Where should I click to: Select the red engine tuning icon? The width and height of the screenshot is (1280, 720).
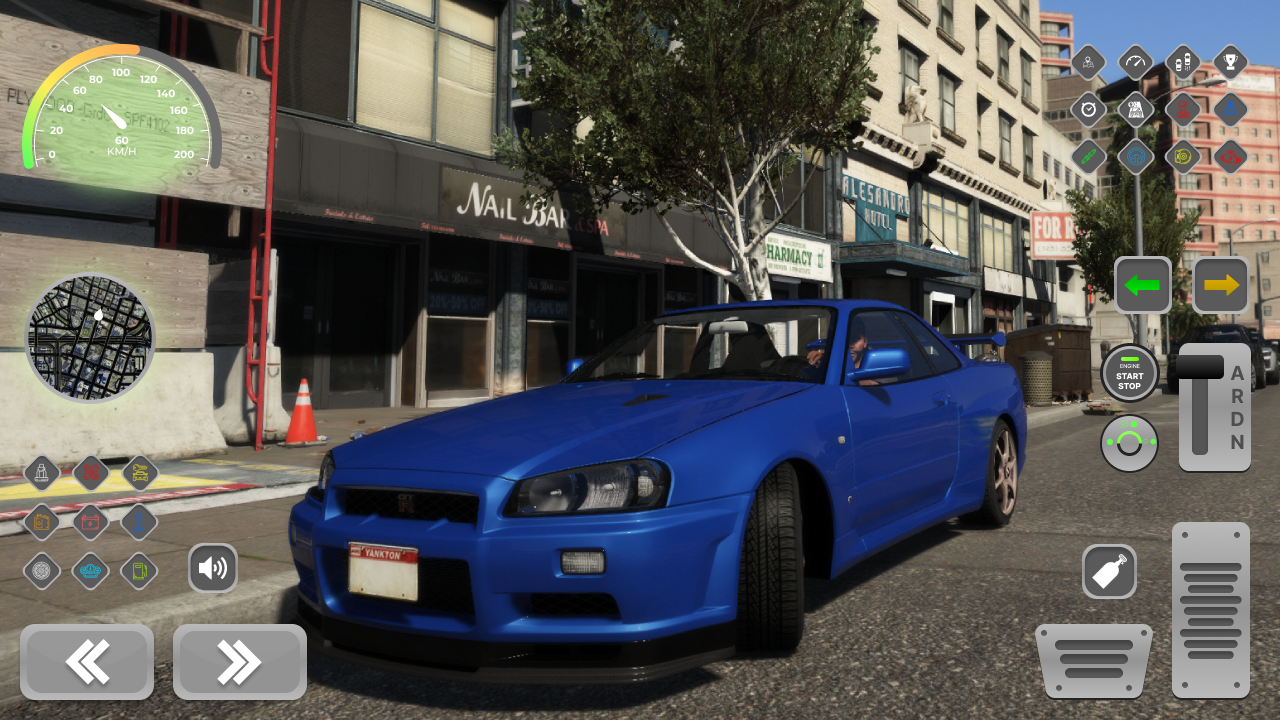pos(1230,155)
